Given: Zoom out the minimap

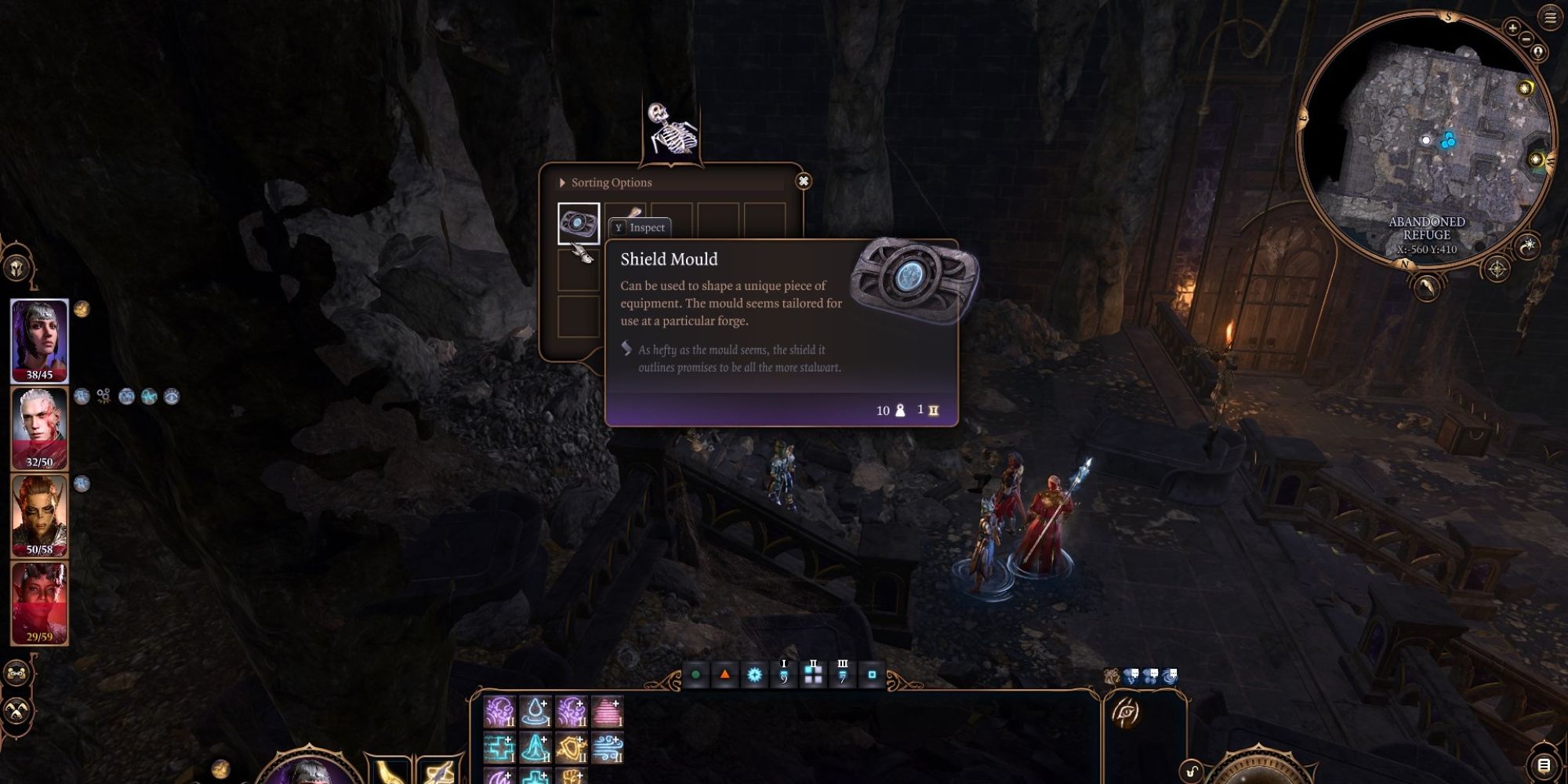Looking at the screenshot, I should 1526,38.
